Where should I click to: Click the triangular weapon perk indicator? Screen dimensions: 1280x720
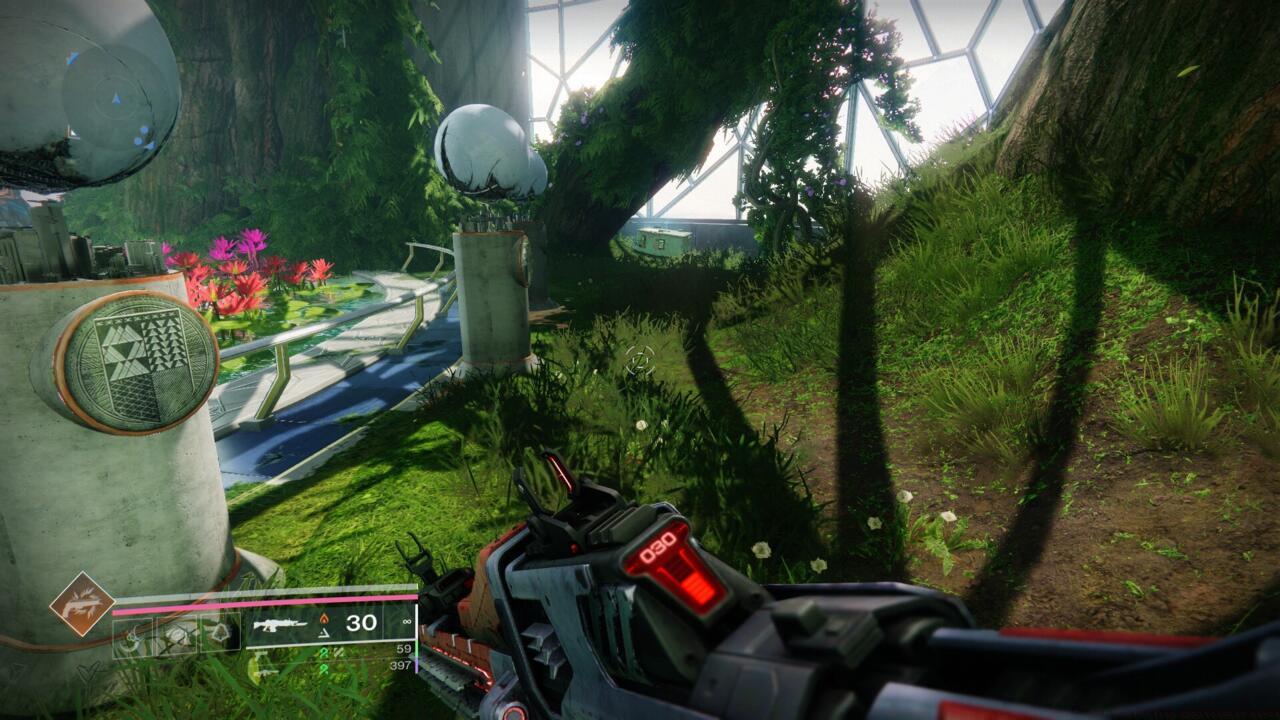[325, 636]
